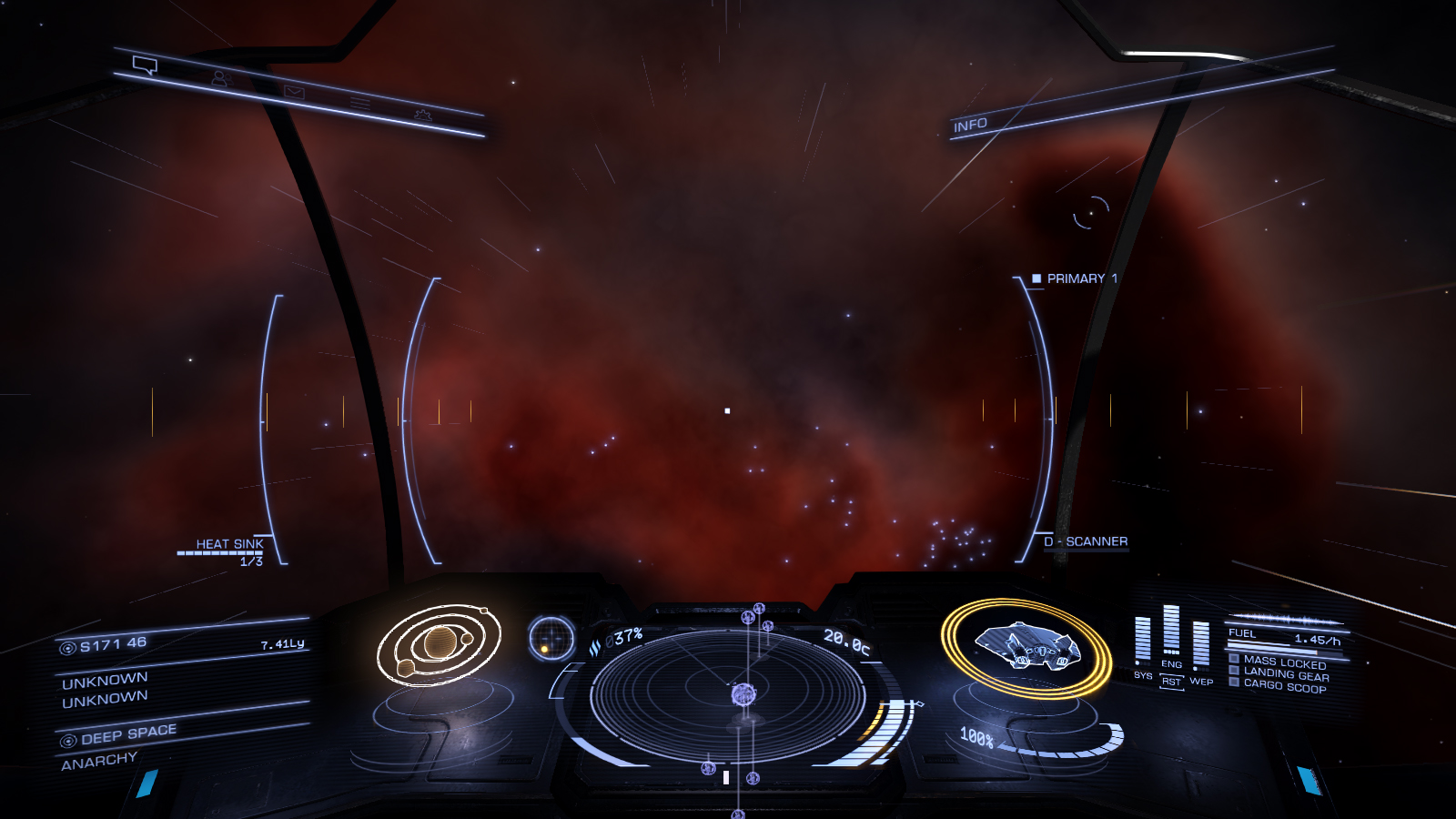Toggle the Cargo Scoop indicator
The height and width of the screenshot is (819, 1456).
tap(1283, 686)
